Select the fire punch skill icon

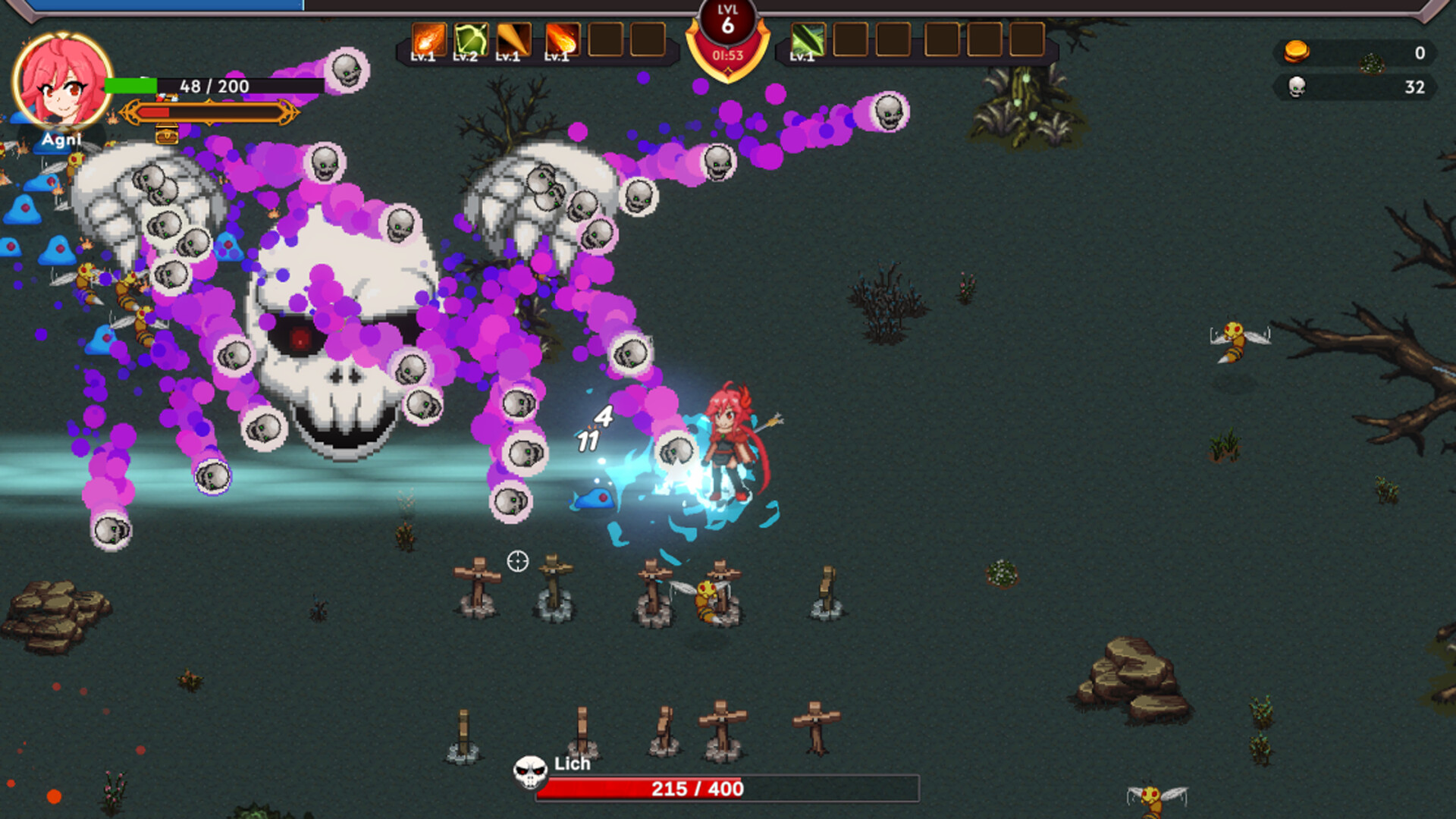click(428, 39)
